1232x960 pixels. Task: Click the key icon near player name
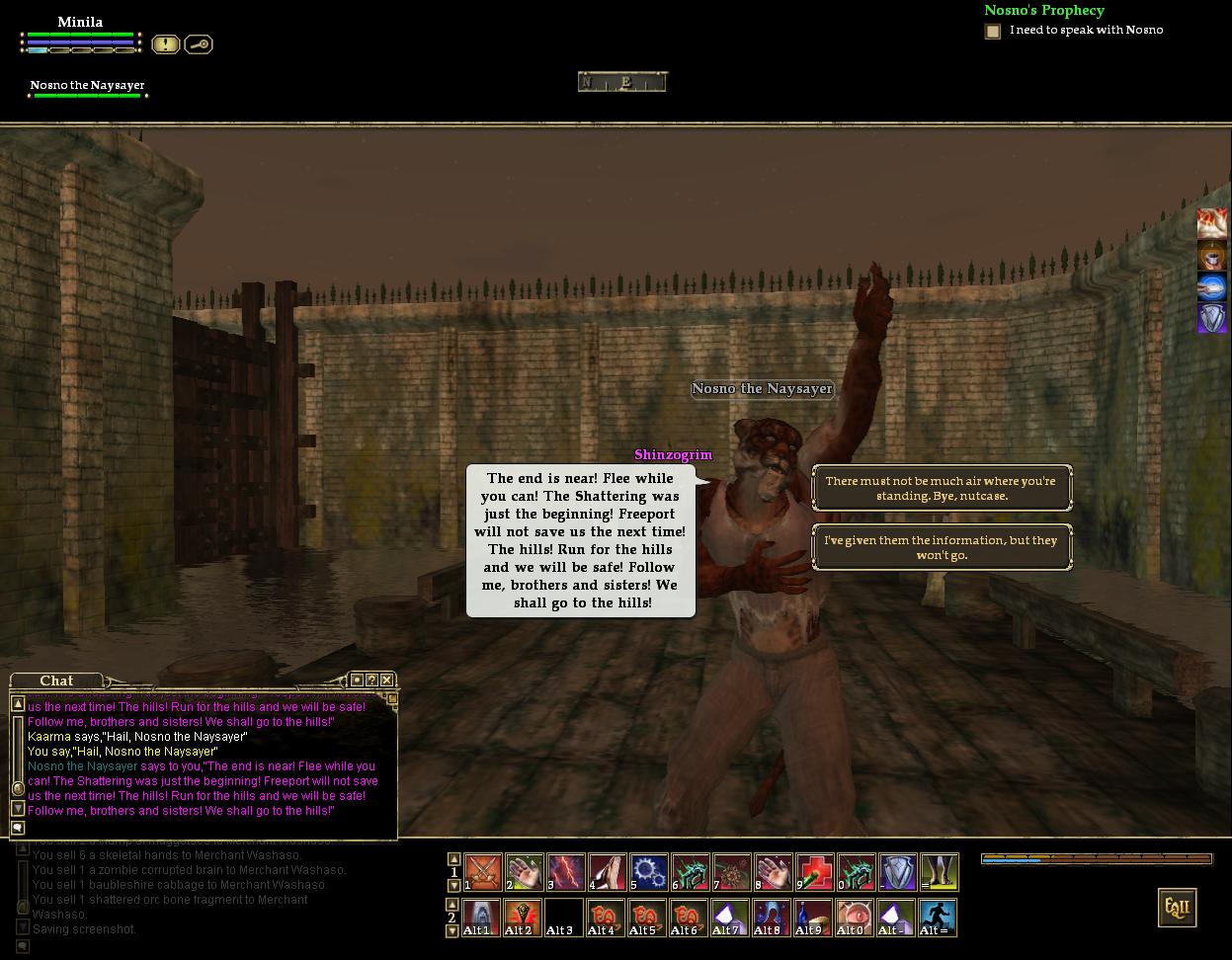click(199, 44)
